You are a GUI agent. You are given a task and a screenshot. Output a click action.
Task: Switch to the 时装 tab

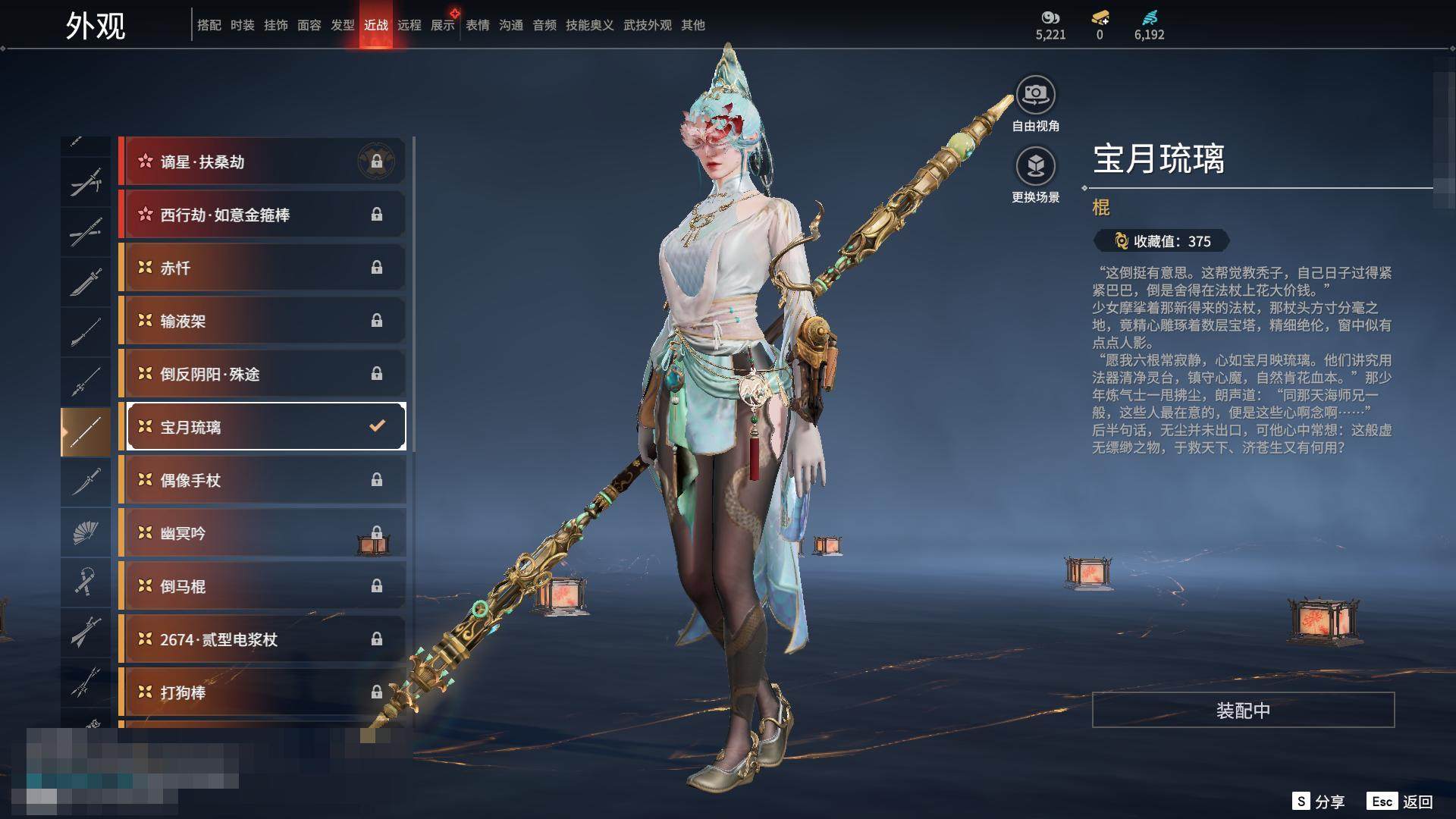click(243, 25)
